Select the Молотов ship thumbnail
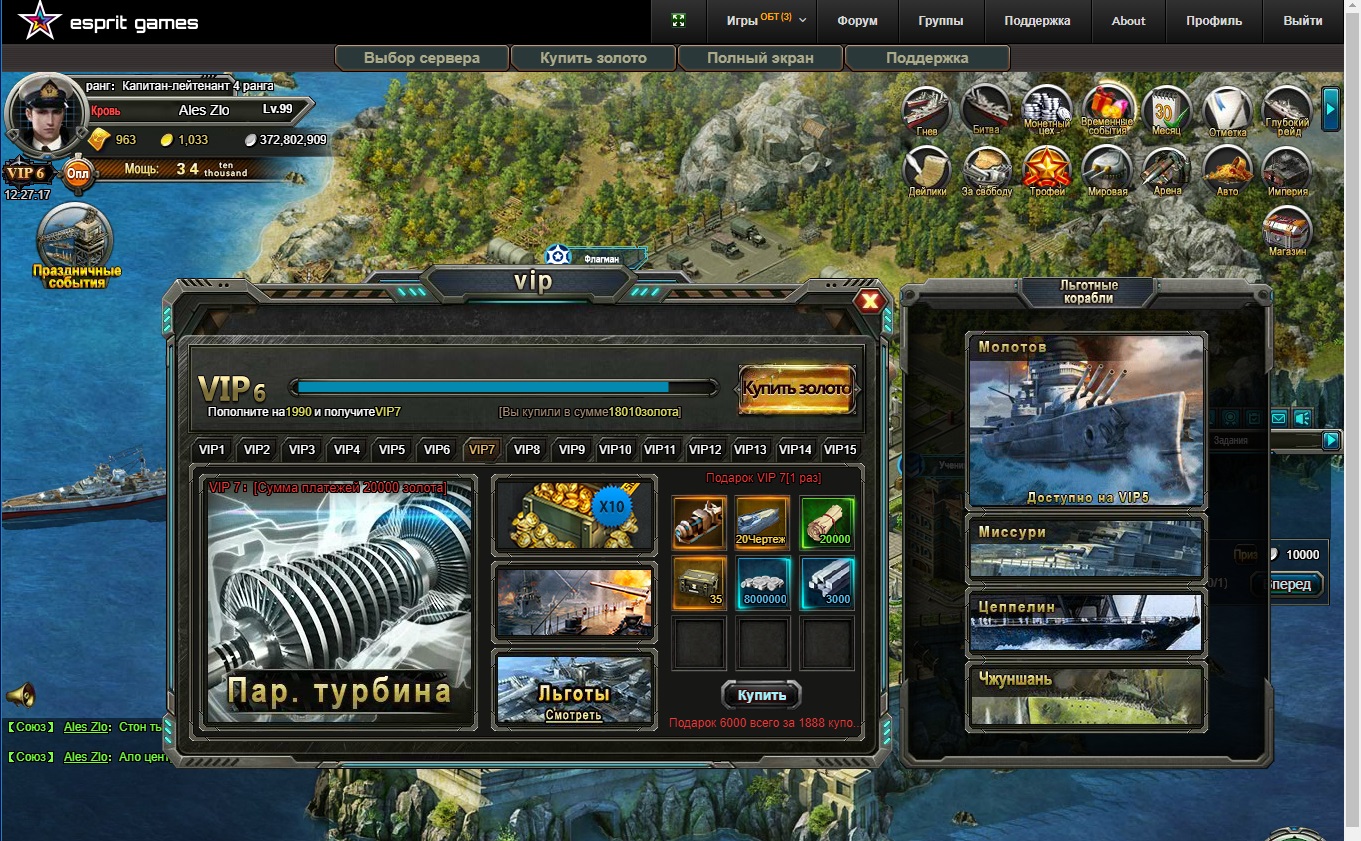Image resolution: width=1361 pixels, height=841 pixels. coord(1086,421)
